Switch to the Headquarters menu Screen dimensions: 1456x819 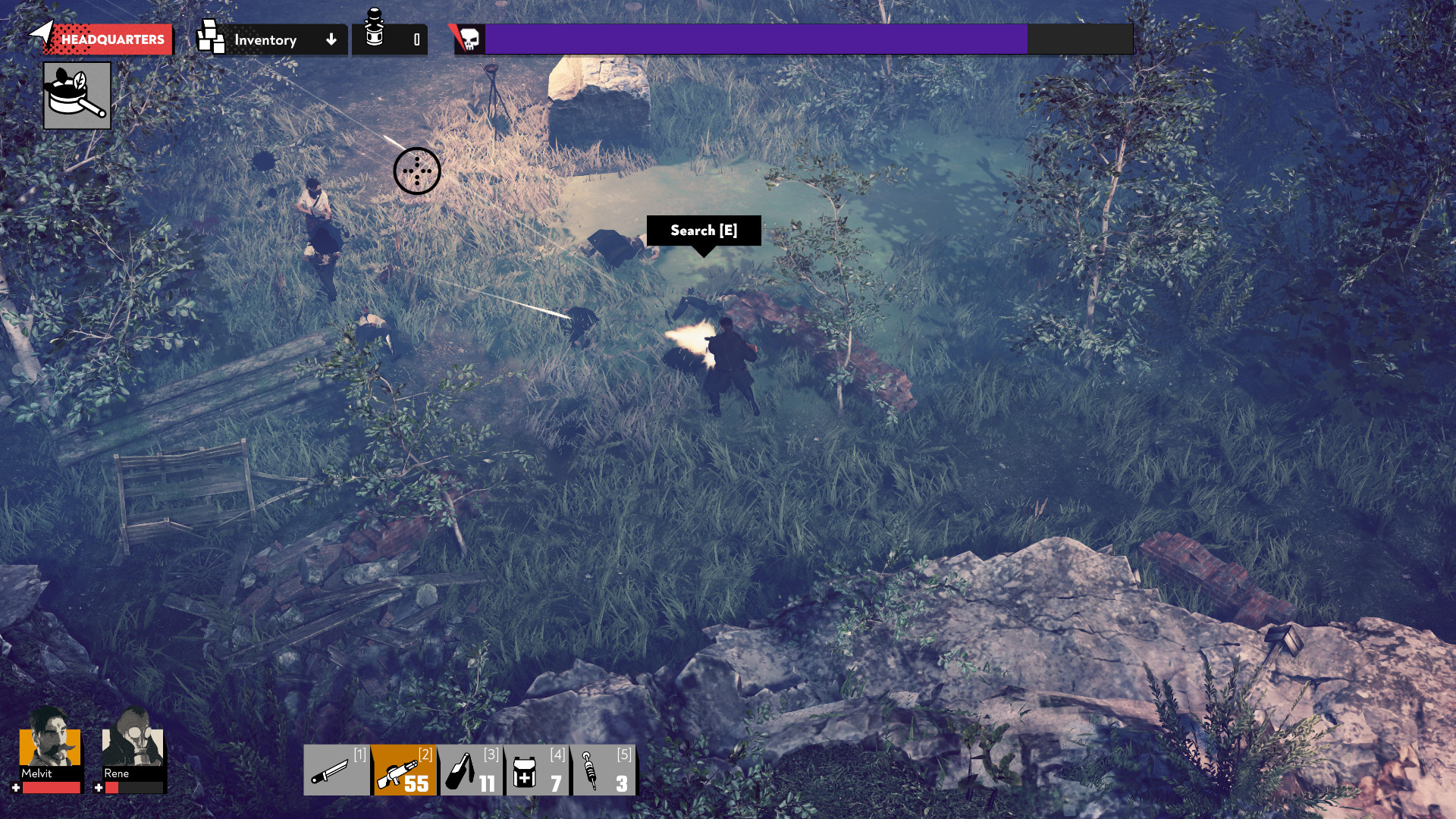pos(106,38)
